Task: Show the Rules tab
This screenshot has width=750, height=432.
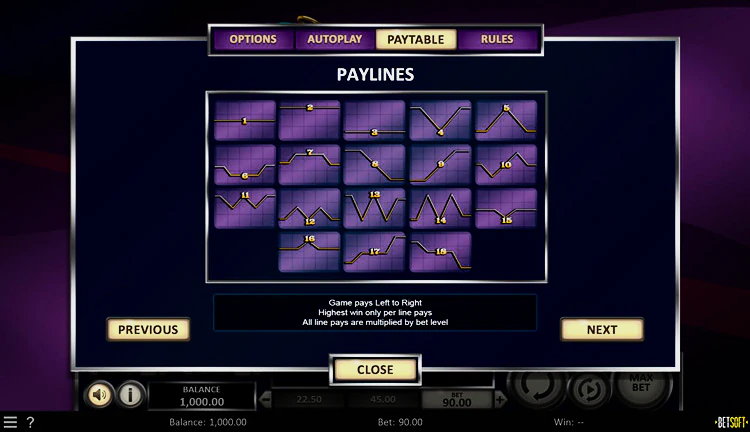Action: tap(497, 40)
